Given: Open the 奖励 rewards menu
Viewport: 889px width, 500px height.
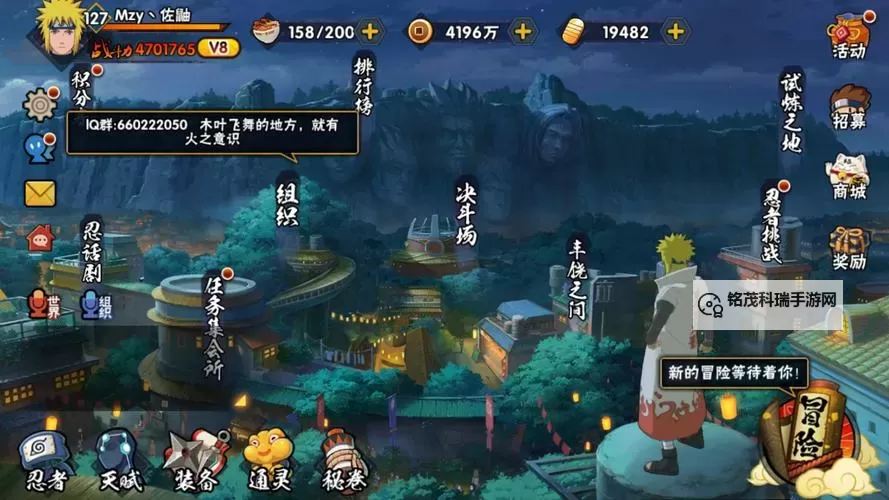Looking at the screenshot, I should (847, 248).
